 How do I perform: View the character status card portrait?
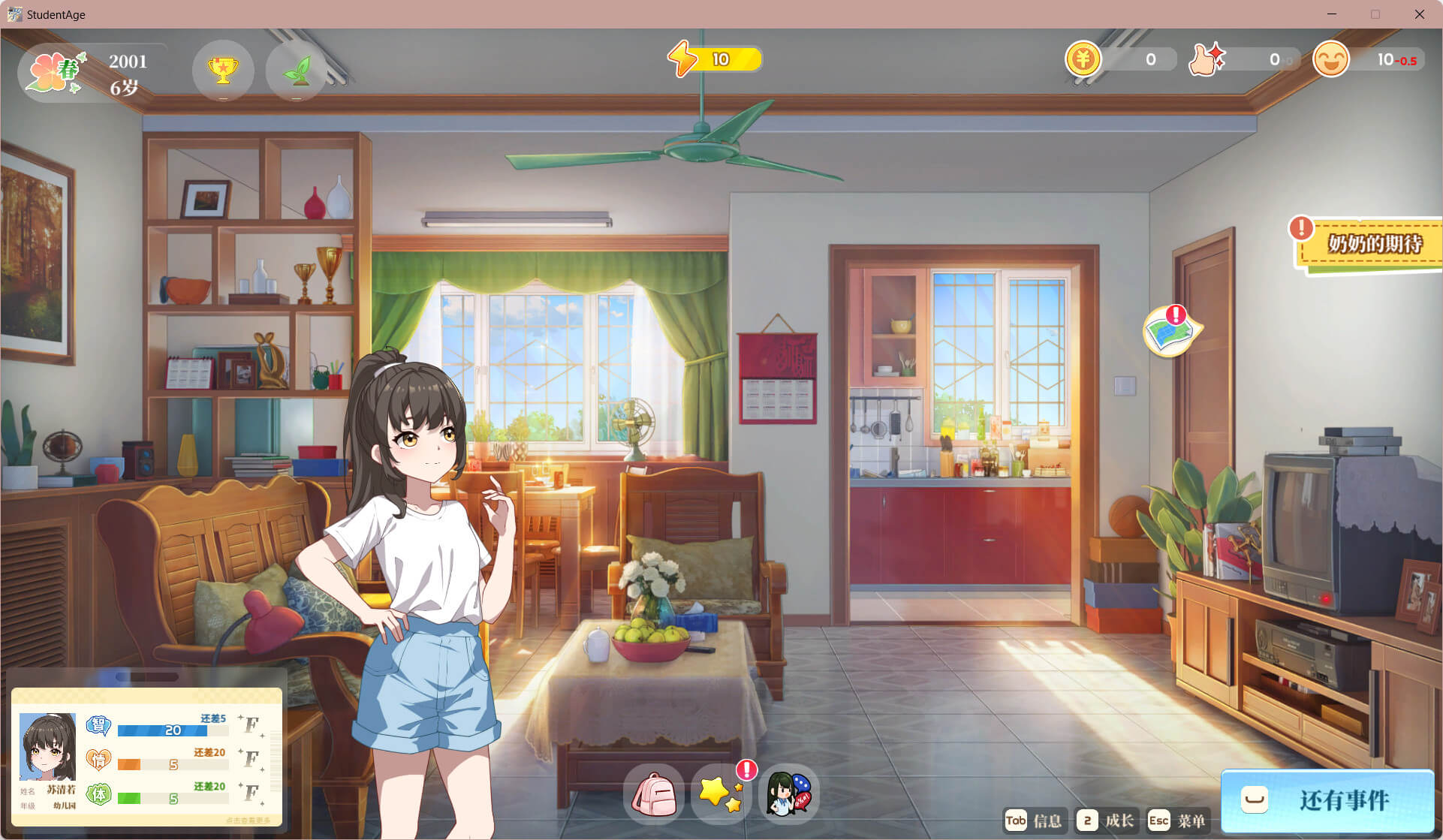click(x=47, y=747)
